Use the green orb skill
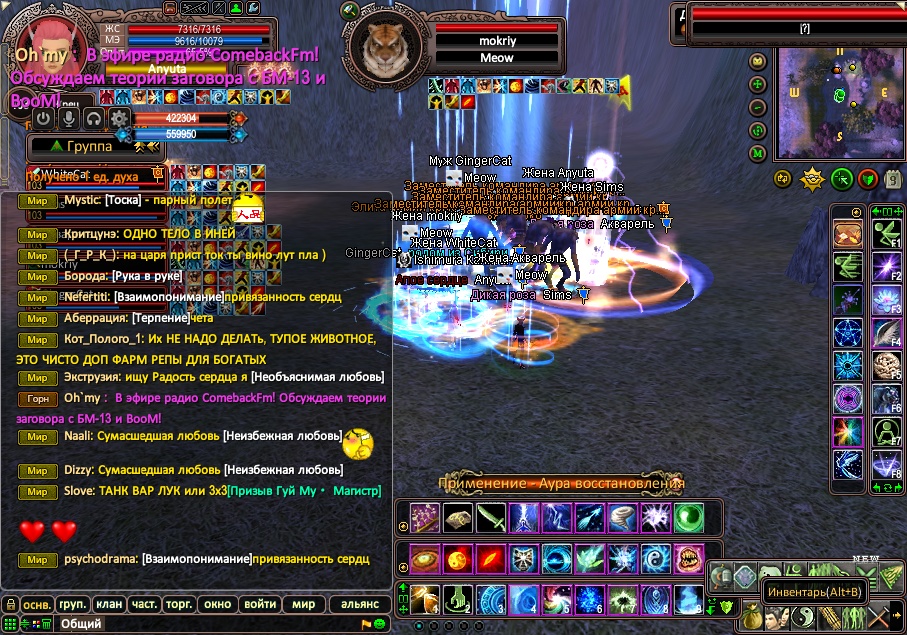 pos(688,517)
